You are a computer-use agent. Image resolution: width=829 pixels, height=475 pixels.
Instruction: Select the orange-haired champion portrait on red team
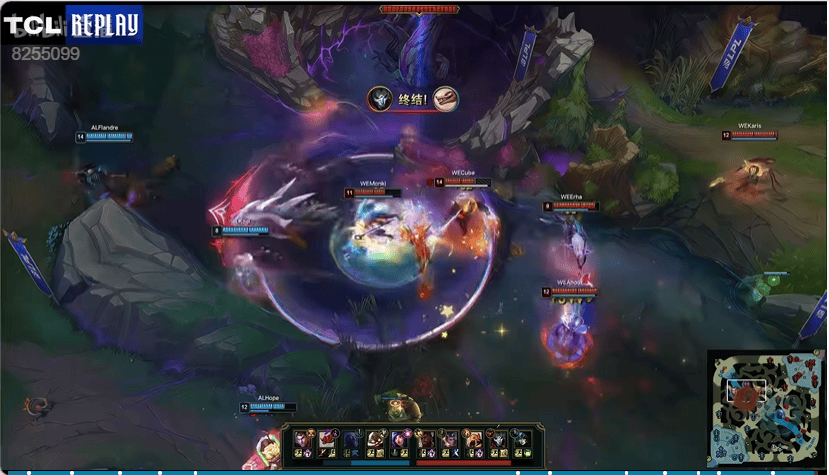(x=472, y=440)
